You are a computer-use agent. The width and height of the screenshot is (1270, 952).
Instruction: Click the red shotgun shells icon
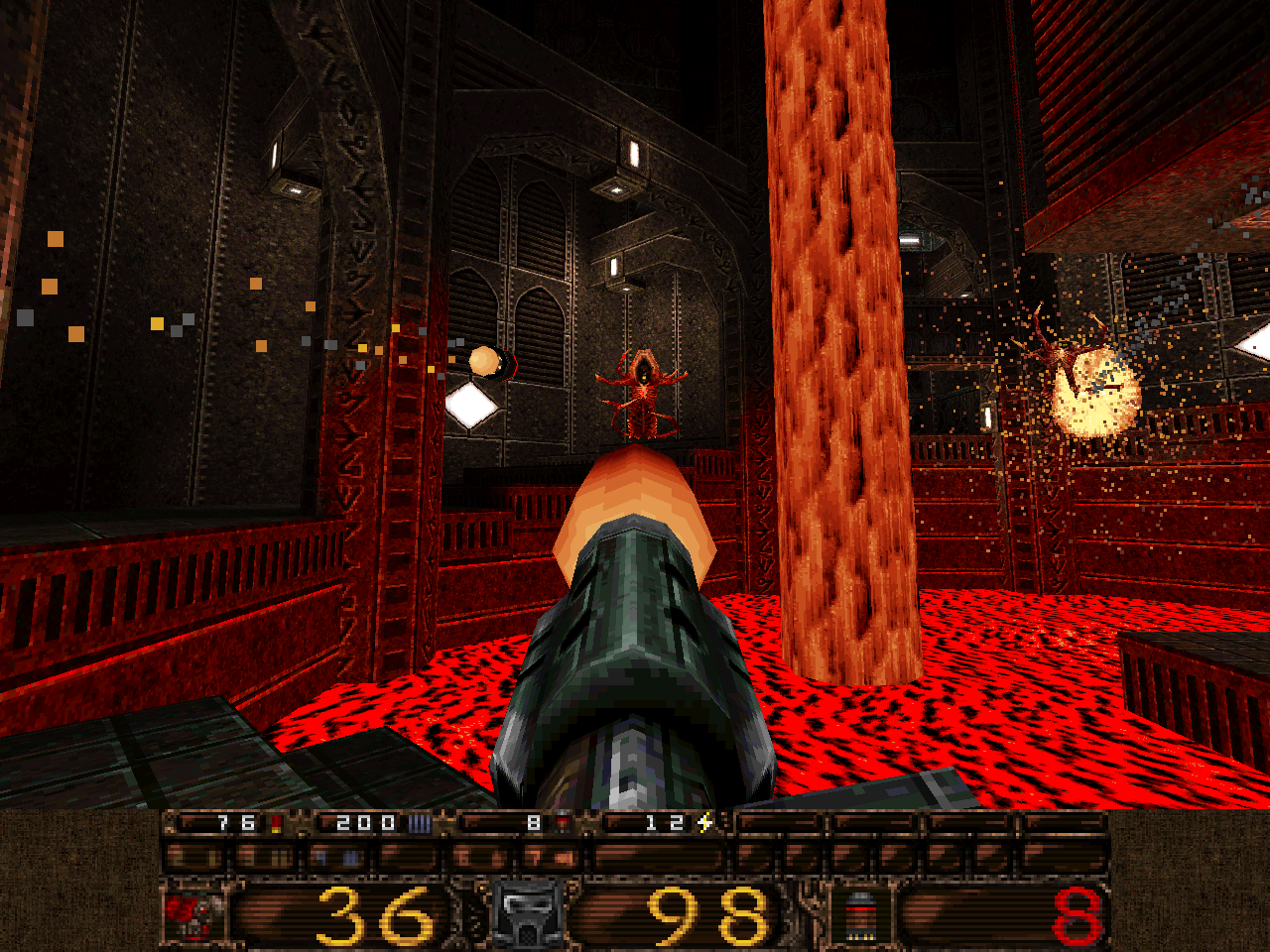277,822
